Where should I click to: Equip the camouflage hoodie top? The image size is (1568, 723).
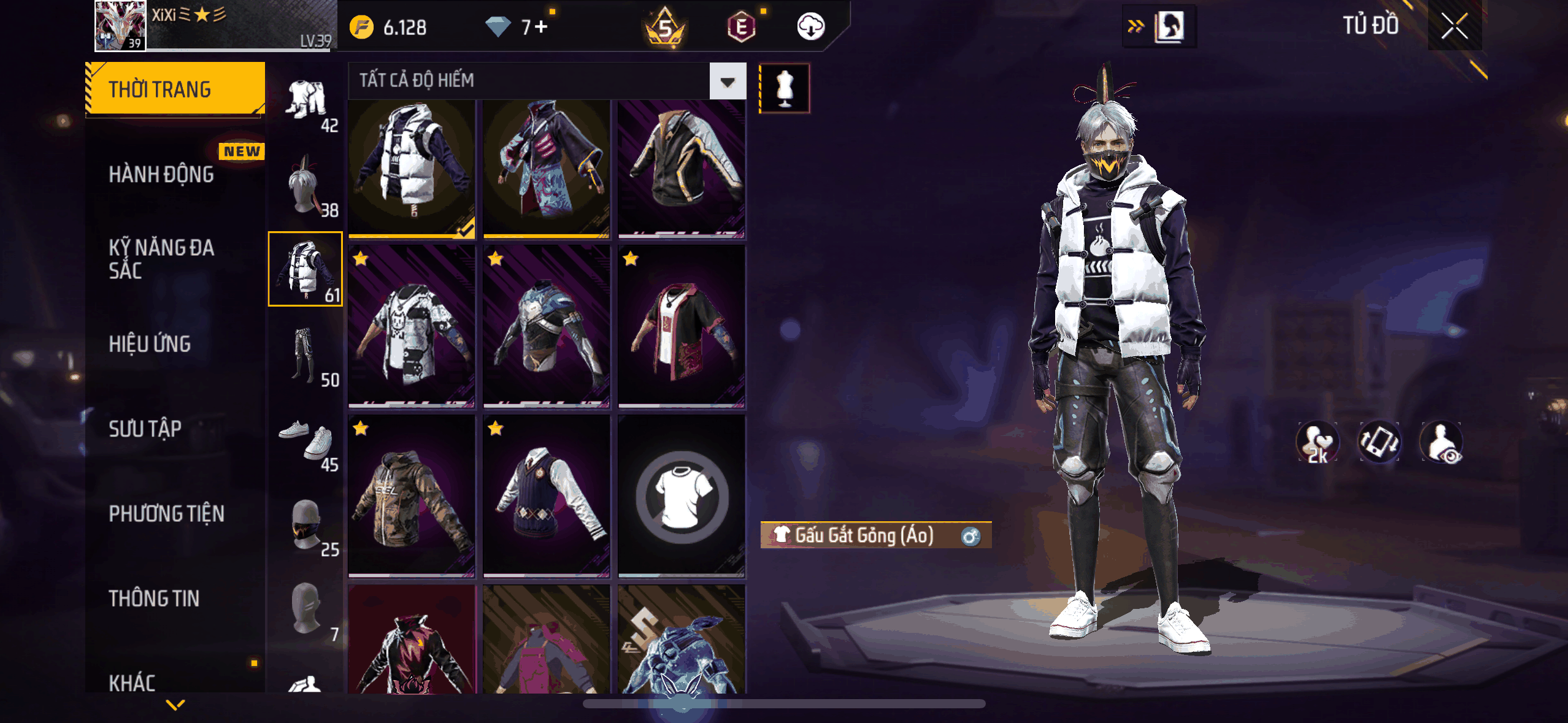coord(412,497)
